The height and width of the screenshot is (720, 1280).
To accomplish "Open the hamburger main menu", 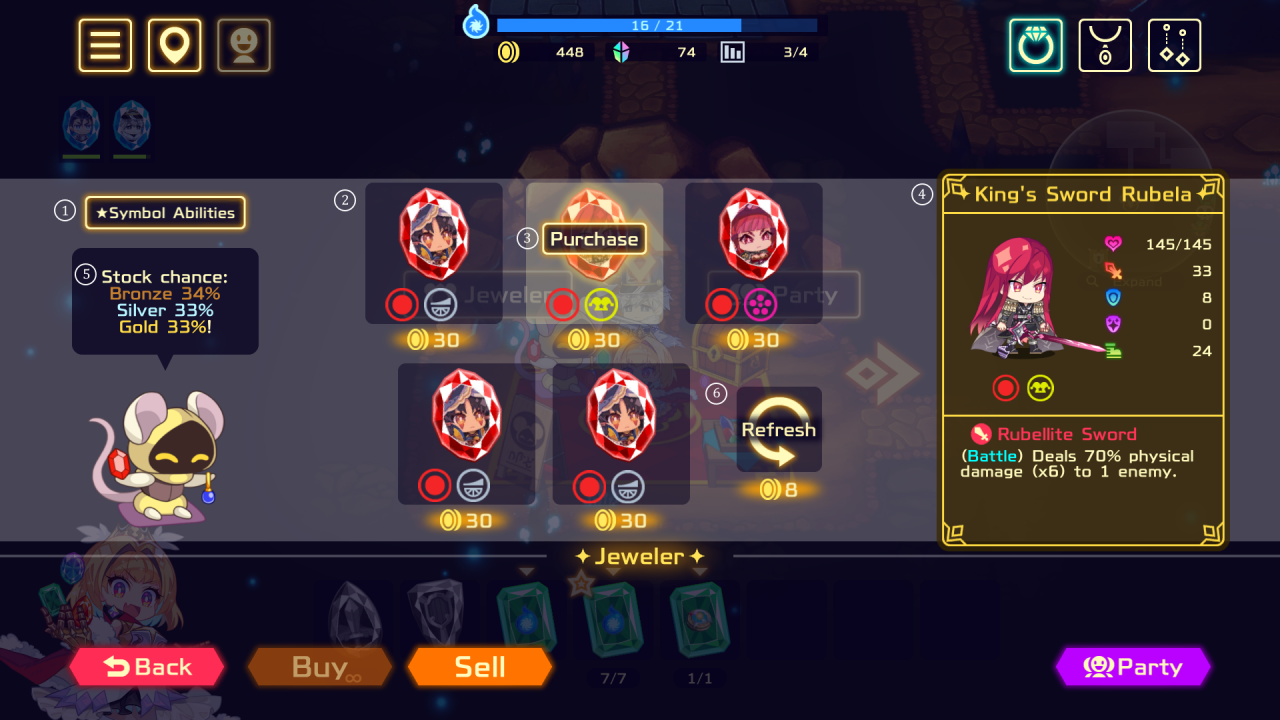I will pos(105,45).
